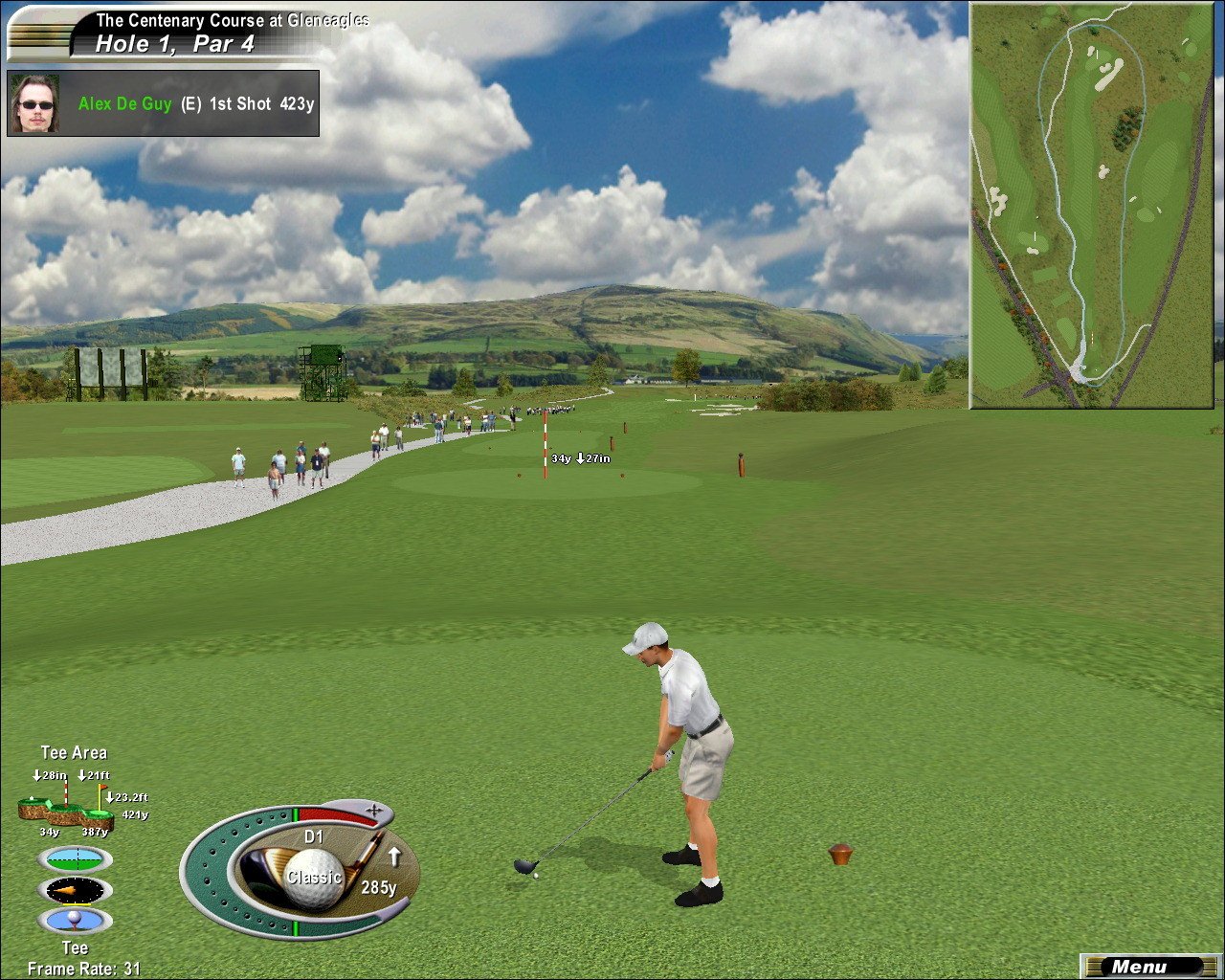Open the overhead course minimap
Viewport: 1225px width, 980px height.
pos(1092,205)
